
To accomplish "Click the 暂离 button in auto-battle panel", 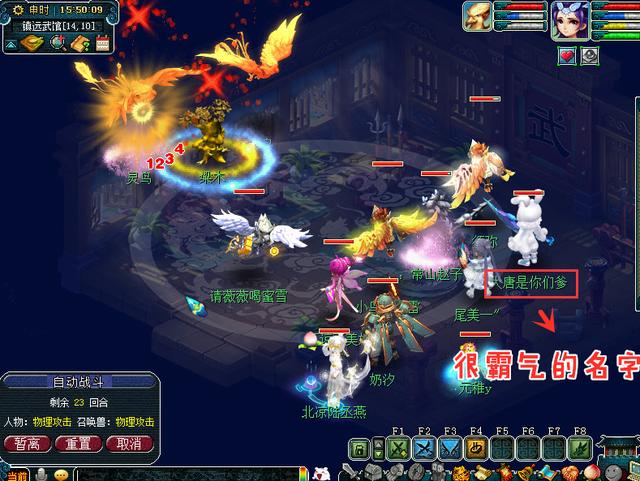I will [x=27, y=443].
